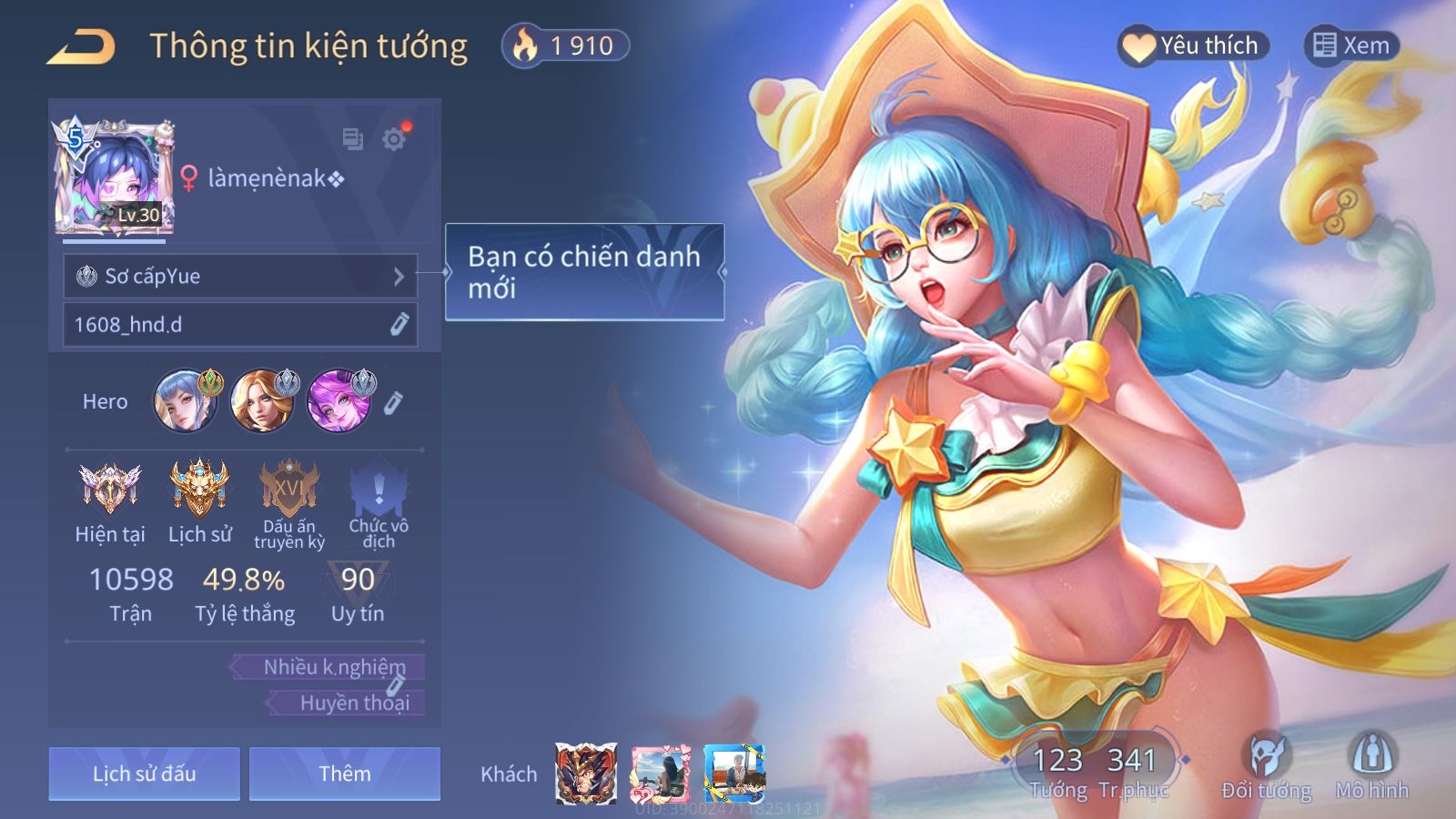This screenshot has width=1456, height=819.
Task: Open the Lịch sử đấu match history
Action: pos(144,773)
